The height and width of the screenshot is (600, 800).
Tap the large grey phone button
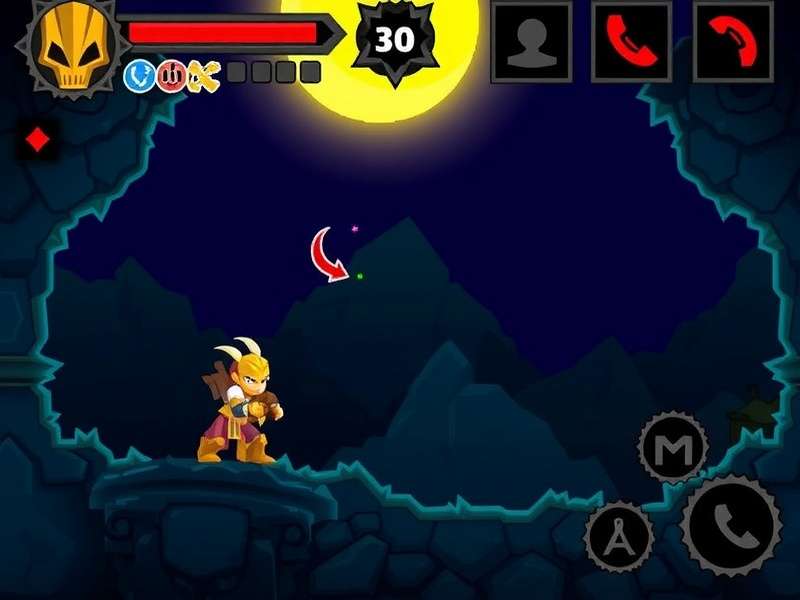coord(731,525)
